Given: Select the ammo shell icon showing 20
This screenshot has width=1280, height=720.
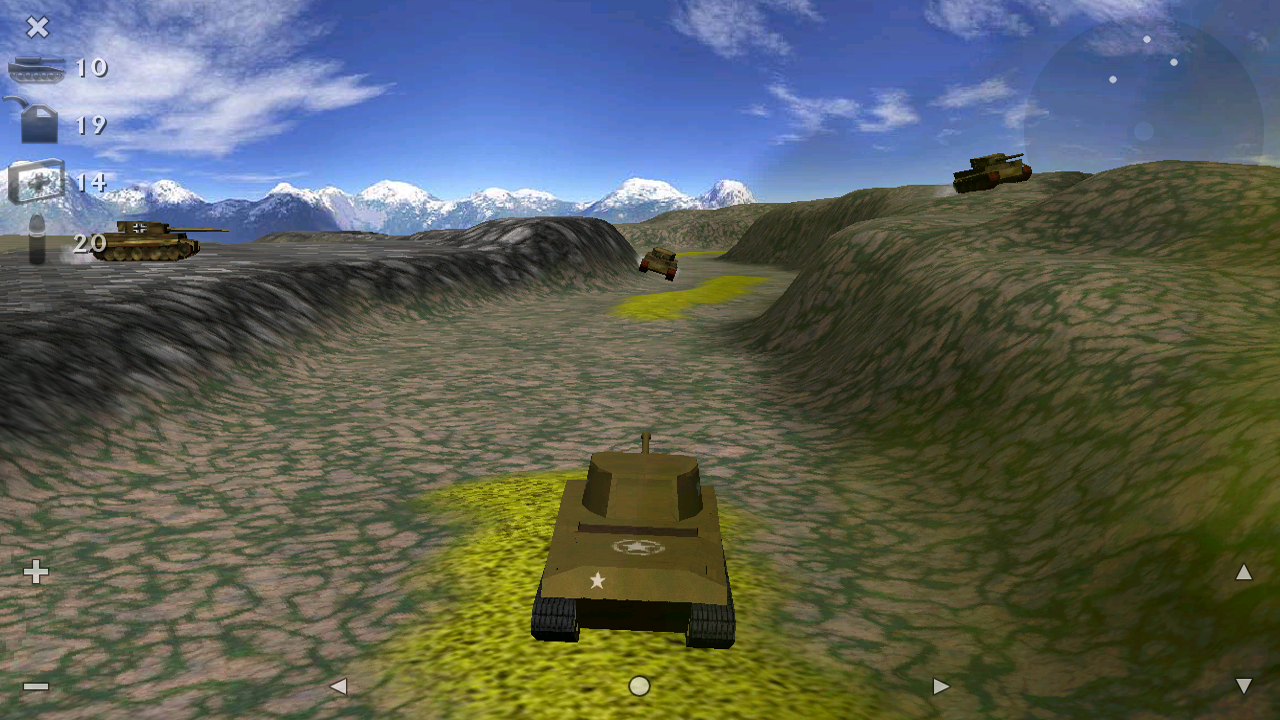Looking at the screenshot, I should pyautogui.click(x=35, y=240).
